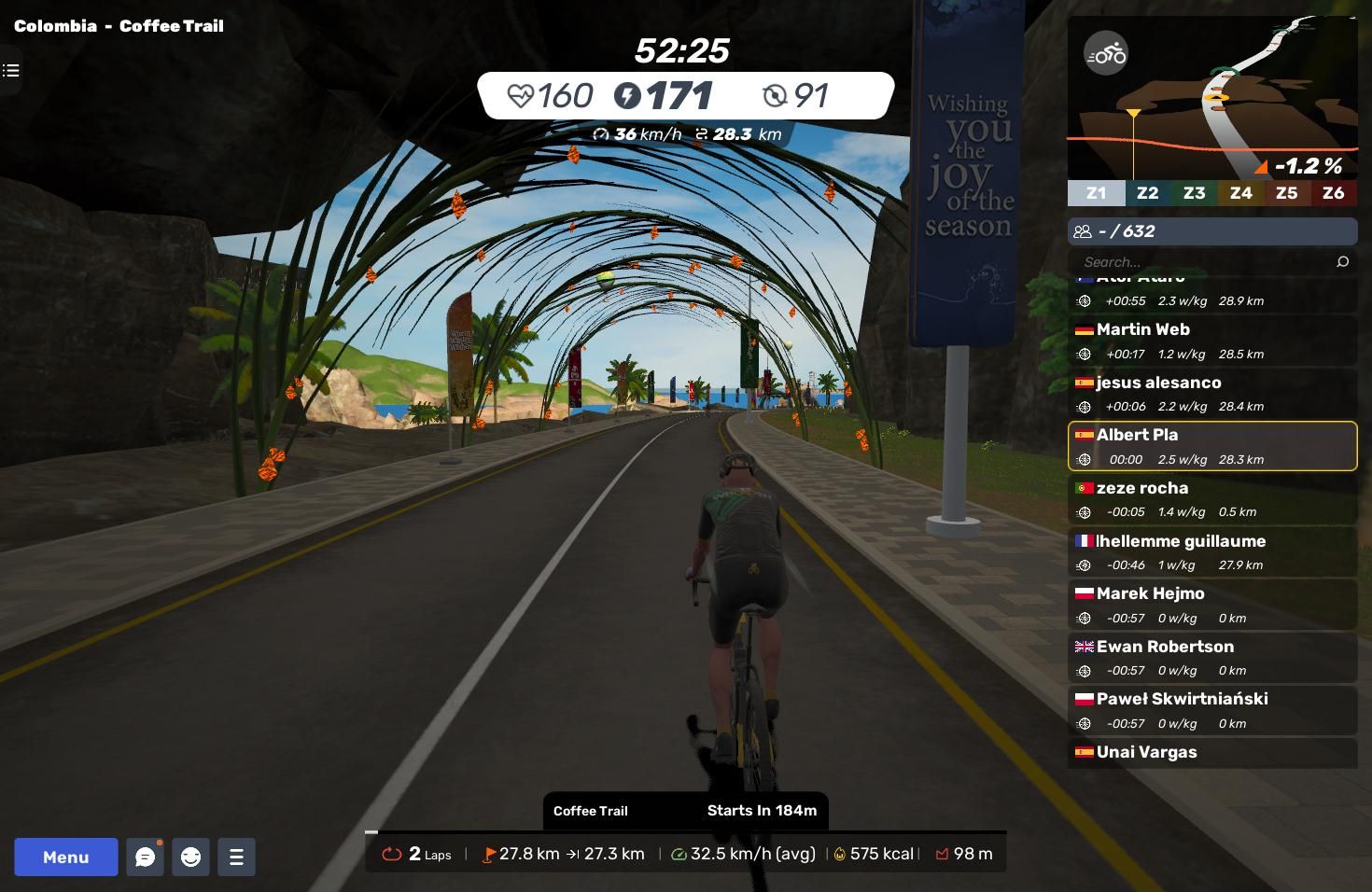Viewport: 1372px width, 892px height.
Task: Click the Coffee Trail segment banner
Action: (x=685, y=811)
